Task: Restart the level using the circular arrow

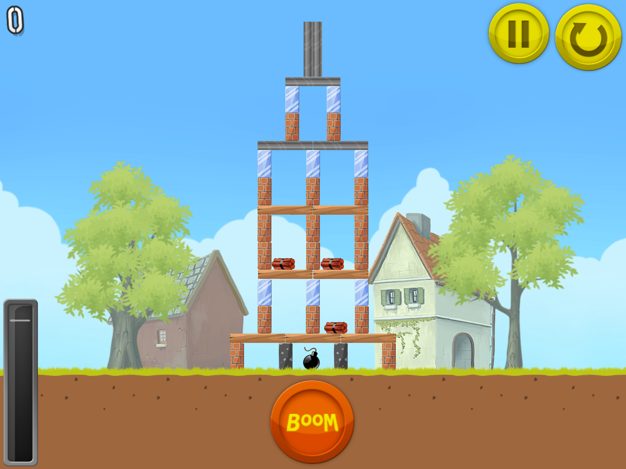Action: click(588, 37)
